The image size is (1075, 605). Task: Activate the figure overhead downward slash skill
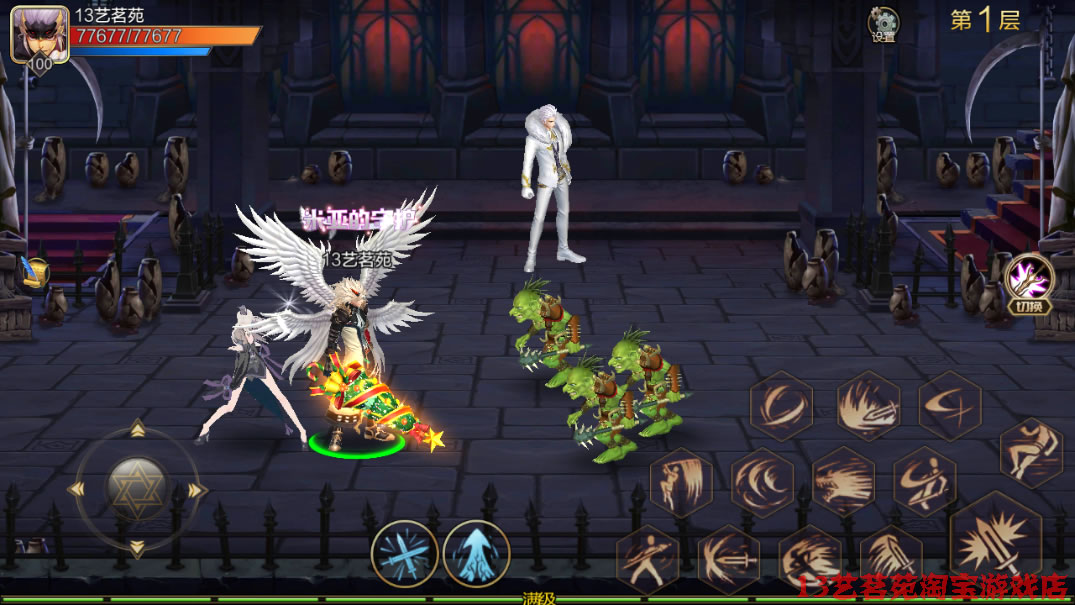680,482
